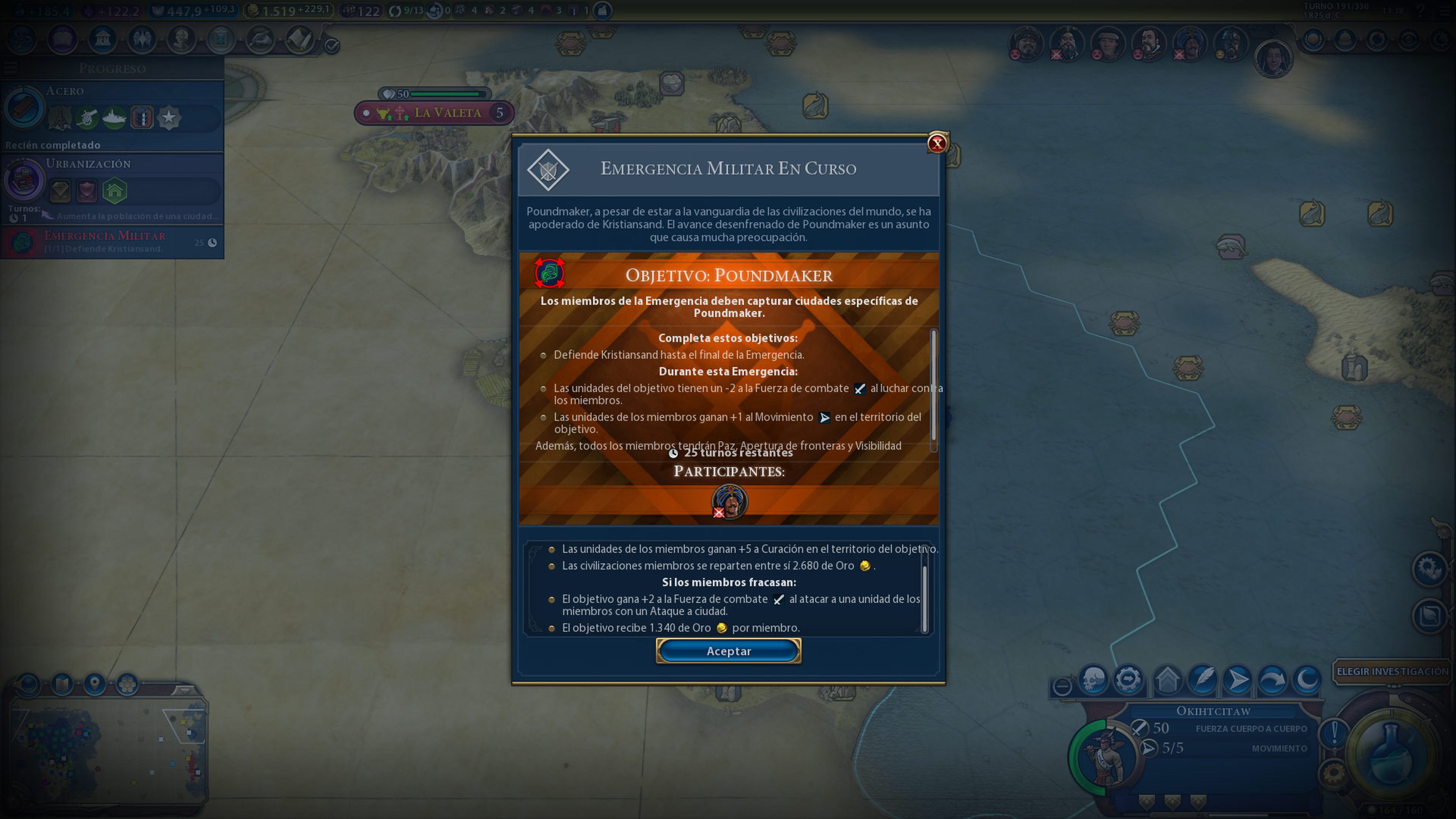This screenshot has width=1456, height=819.
Task: Open the Government panel icon
Action: tap(102, 40)
